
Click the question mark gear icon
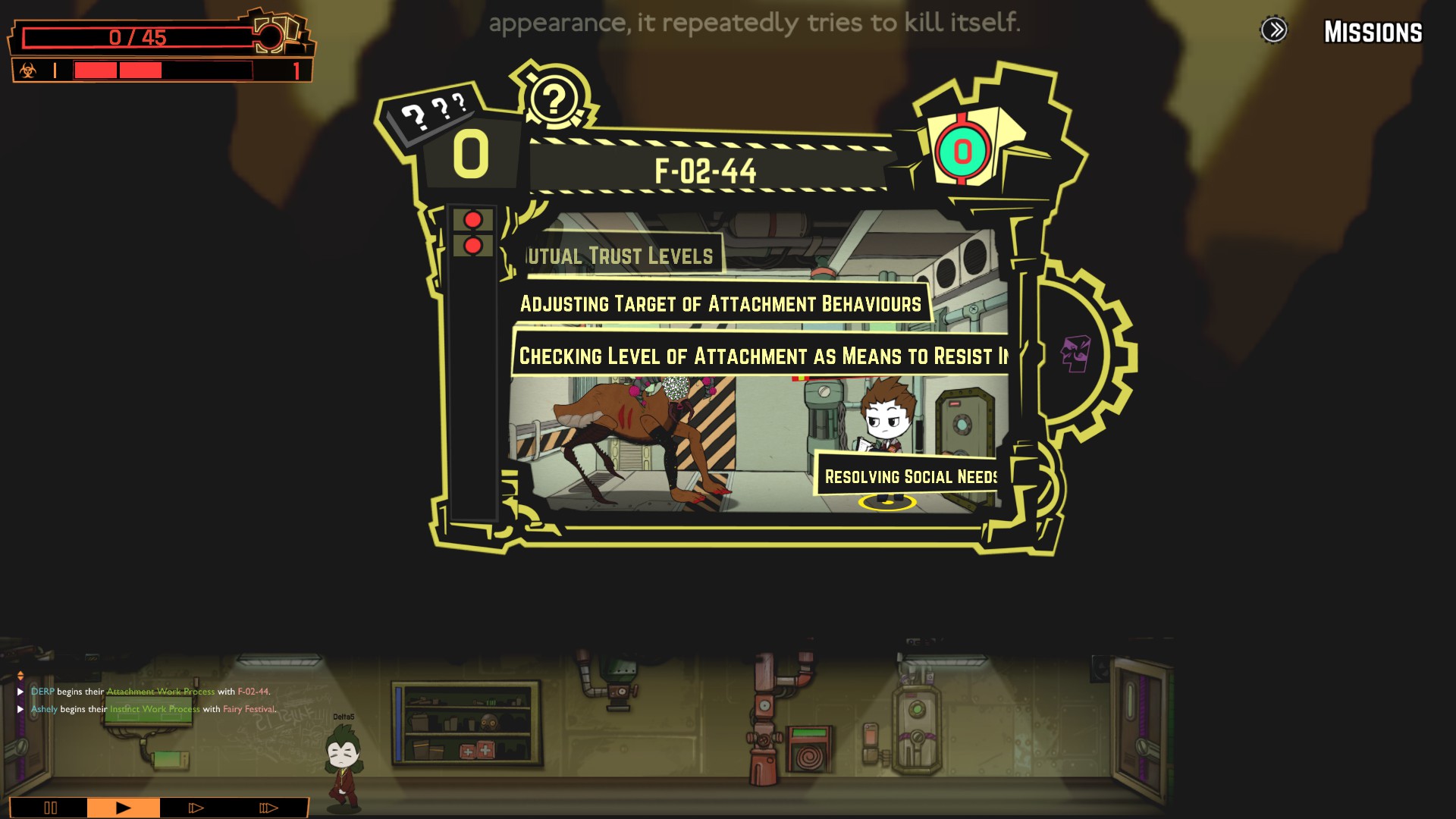coord(554,99)
